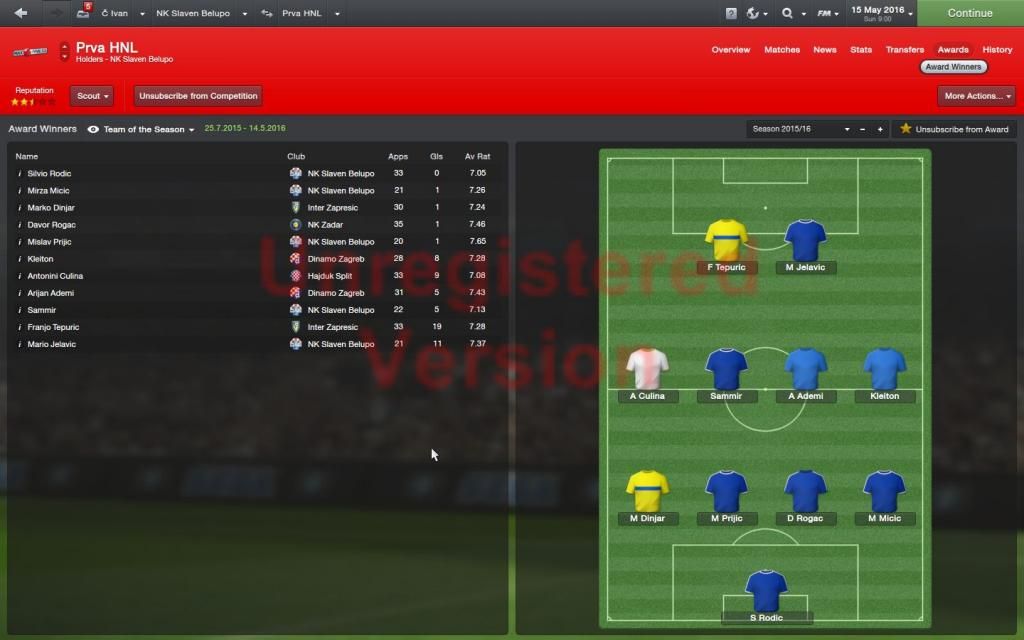The height and width of the screenshot is (640, 1024).
Task: Open the Transfers tab
Action: (x=904, y=50)
